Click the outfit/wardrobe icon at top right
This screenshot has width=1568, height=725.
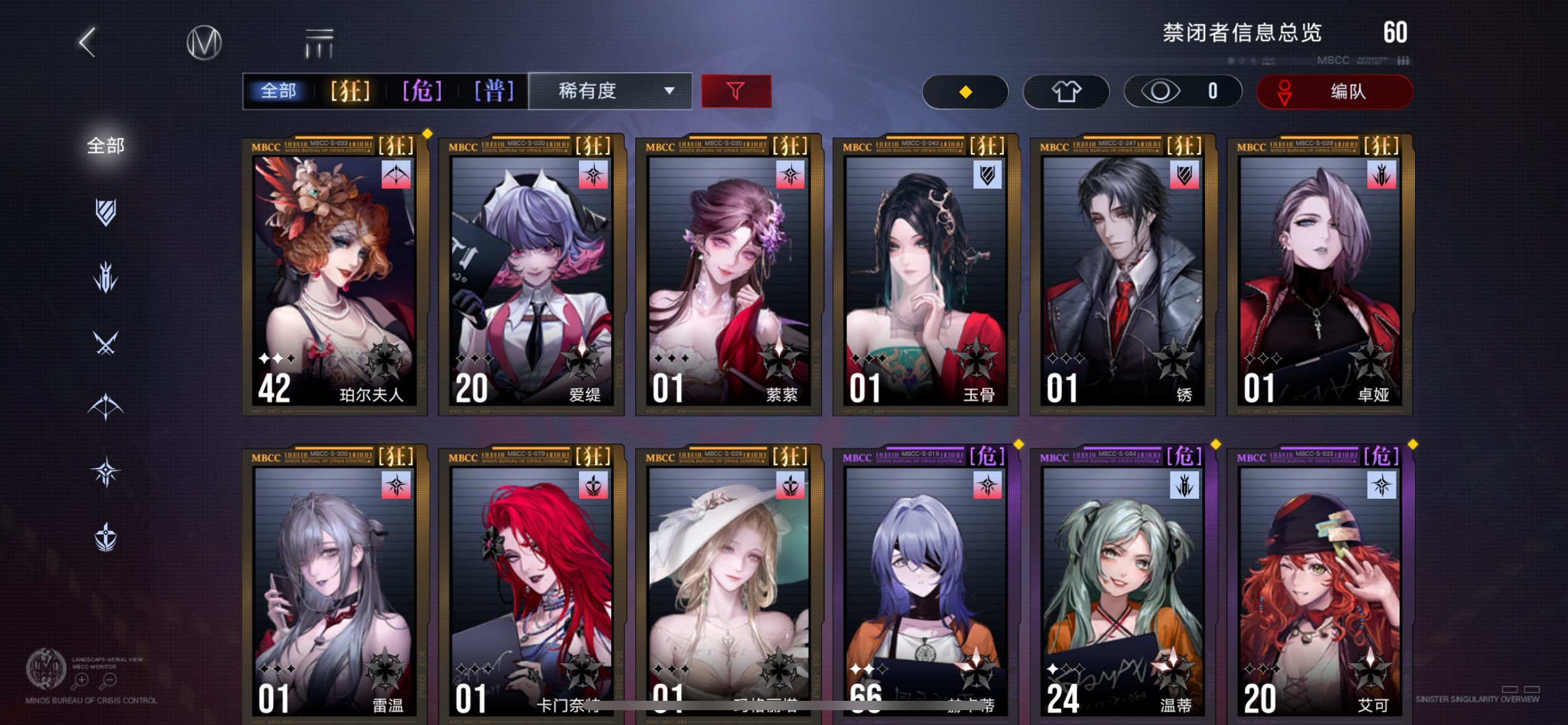click(x=1065, y=91)
